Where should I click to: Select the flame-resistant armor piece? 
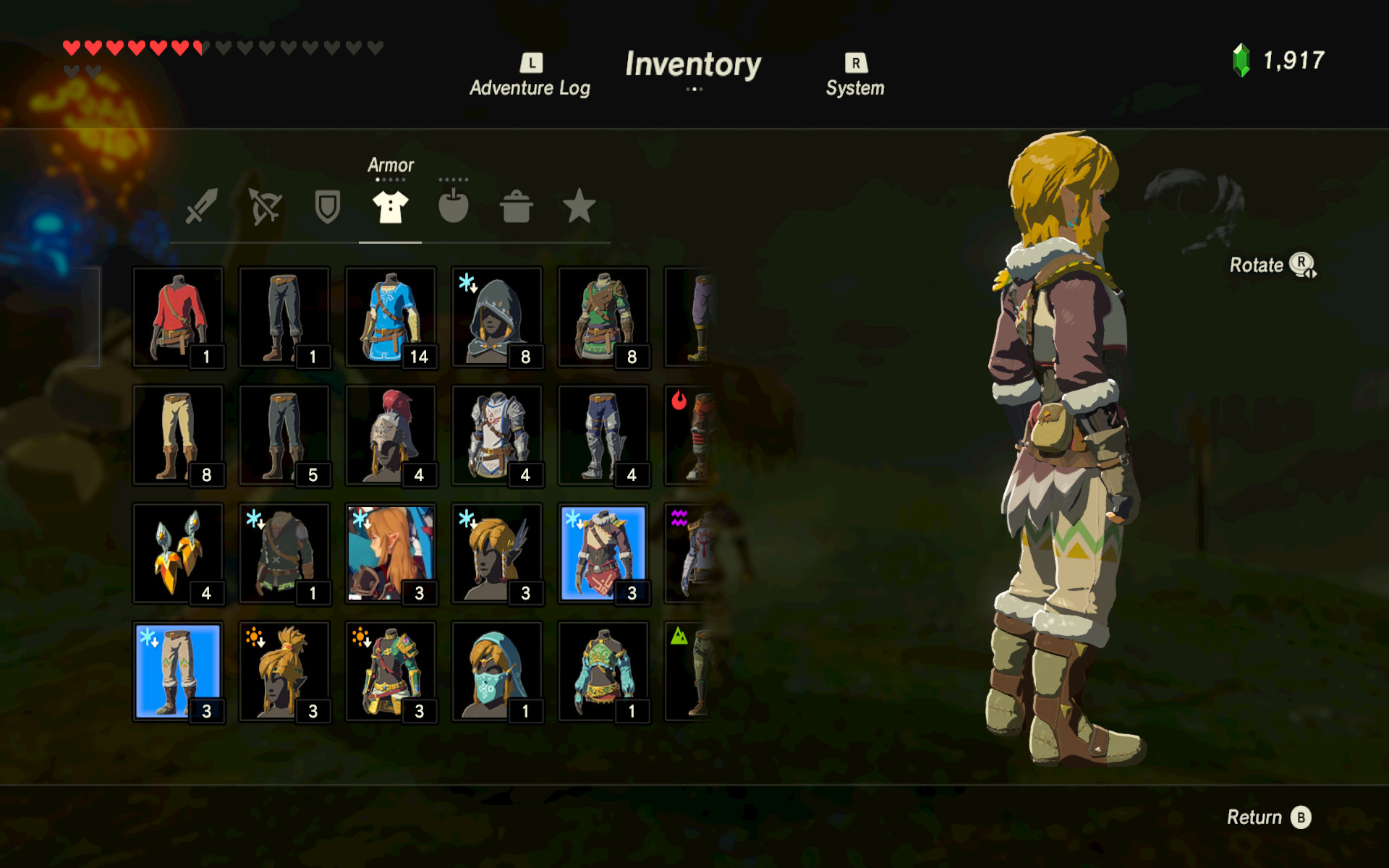[x=690, y=434]
